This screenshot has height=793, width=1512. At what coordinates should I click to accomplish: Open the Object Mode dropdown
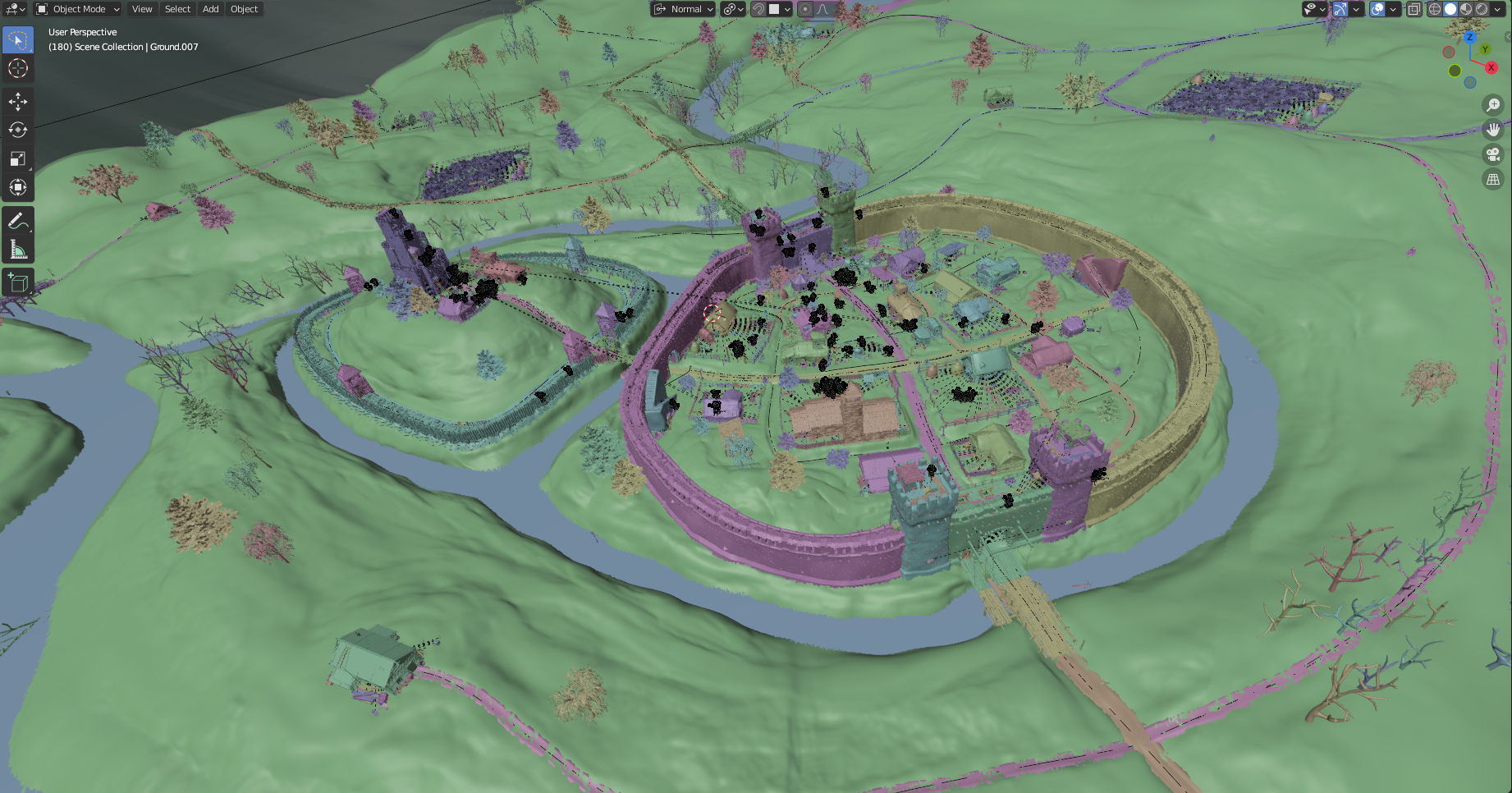(78, 9)
